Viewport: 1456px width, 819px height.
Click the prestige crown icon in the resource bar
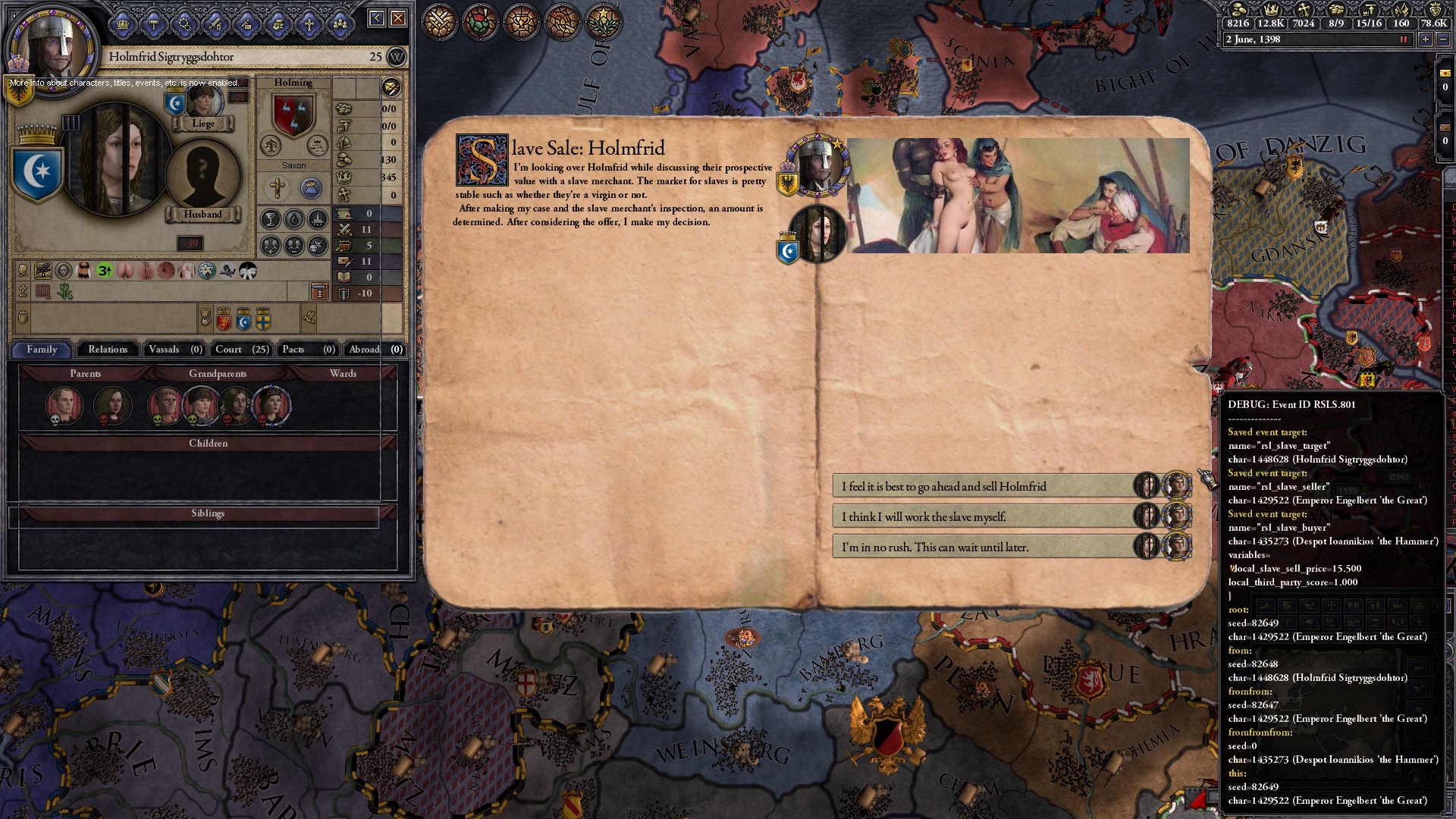tap(1272, 10)
